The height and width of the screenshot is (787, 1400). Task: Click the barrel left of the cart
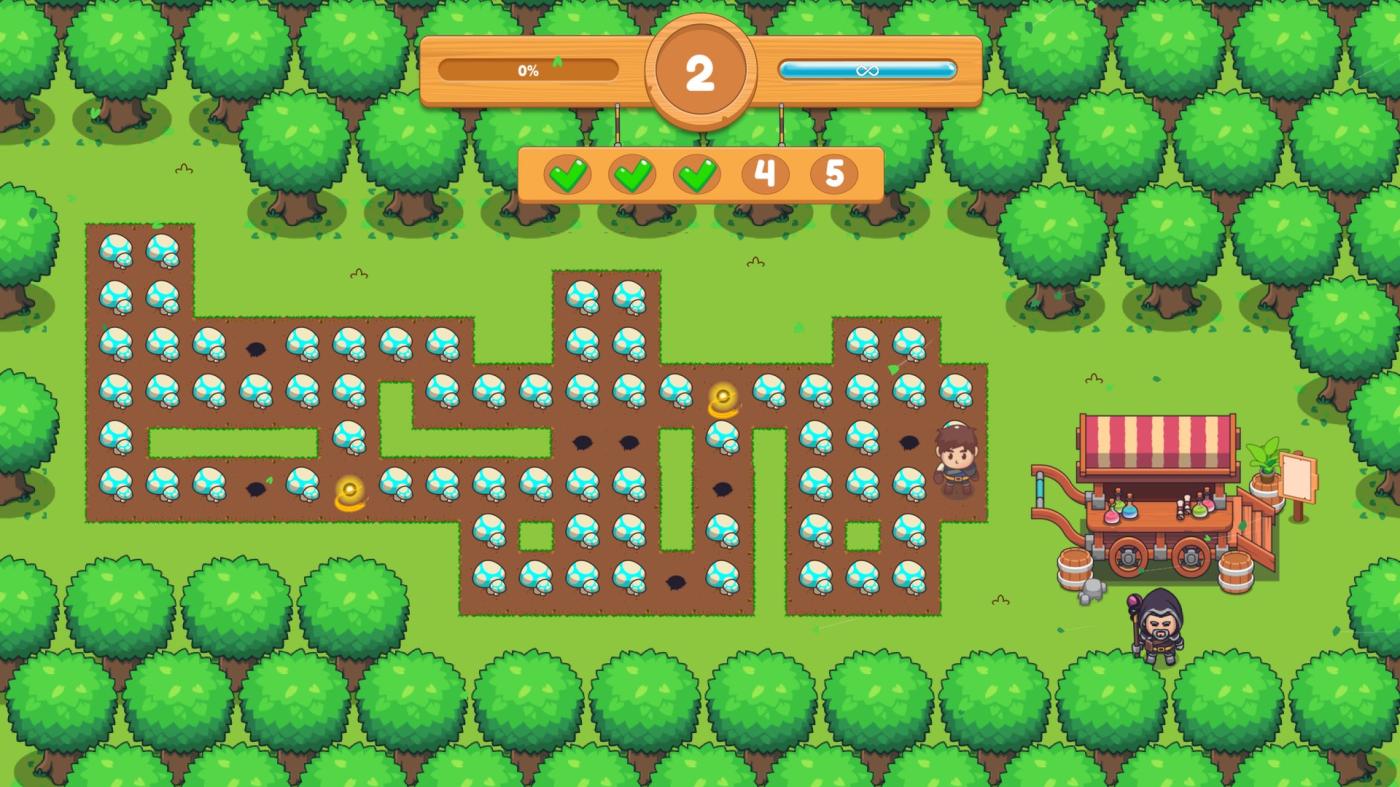(1073, 568)
